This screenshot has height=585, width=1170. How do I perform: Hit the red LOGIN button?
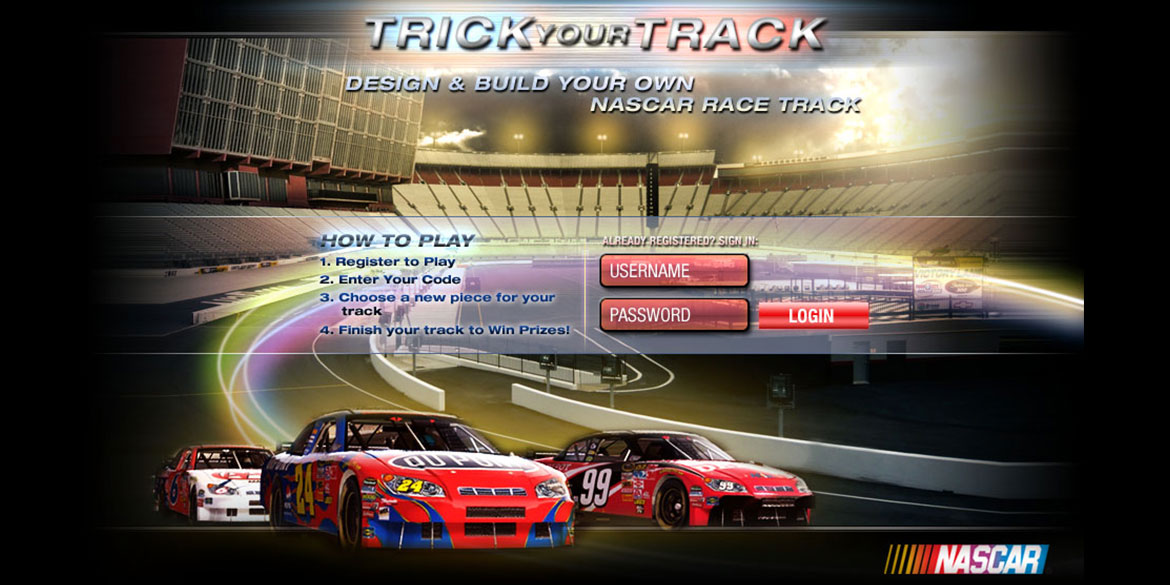coord(813,316)
